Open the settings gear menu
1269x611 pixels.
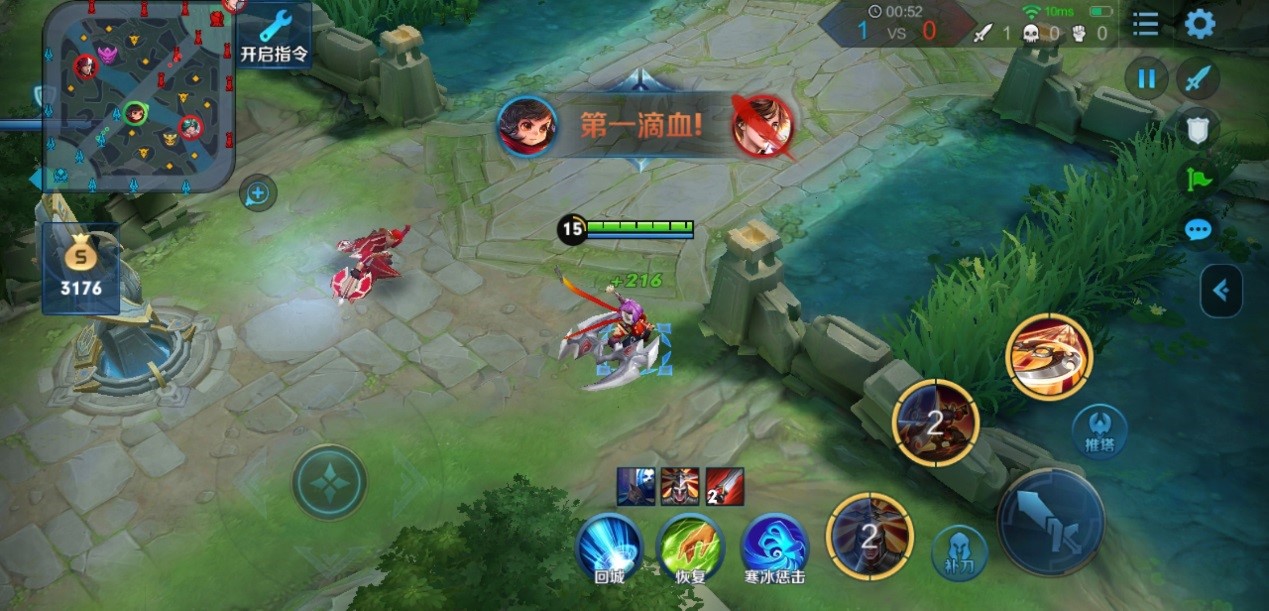[1199, 24]
